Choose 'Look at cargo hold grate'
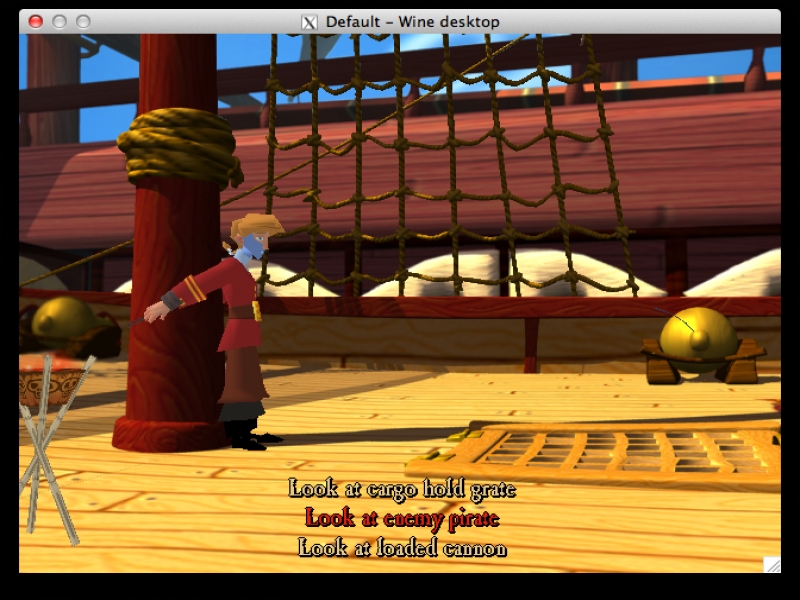This screenshot has width=800, height=600. 402,489
